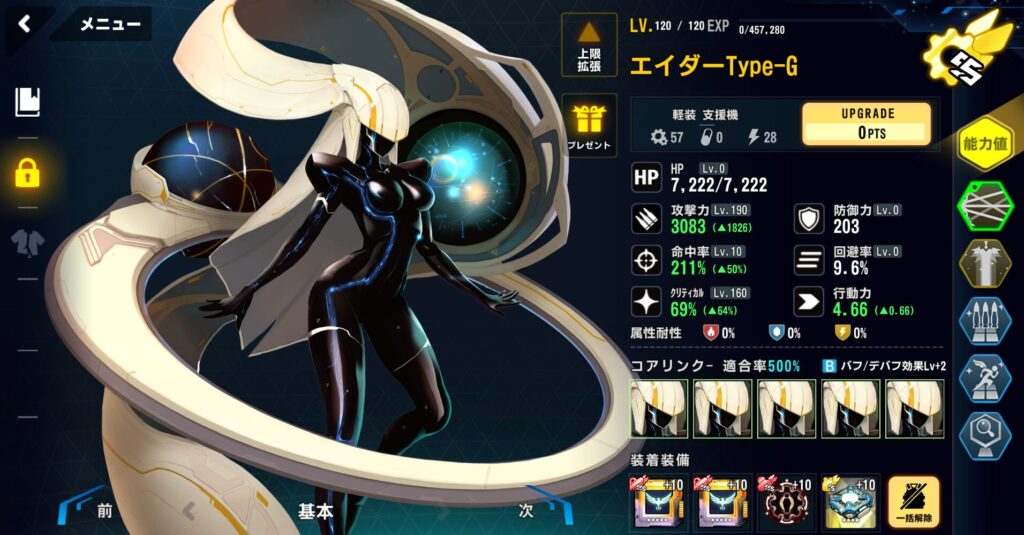
Task: Show the next unit with 次
Action: [x=527, y=510]
